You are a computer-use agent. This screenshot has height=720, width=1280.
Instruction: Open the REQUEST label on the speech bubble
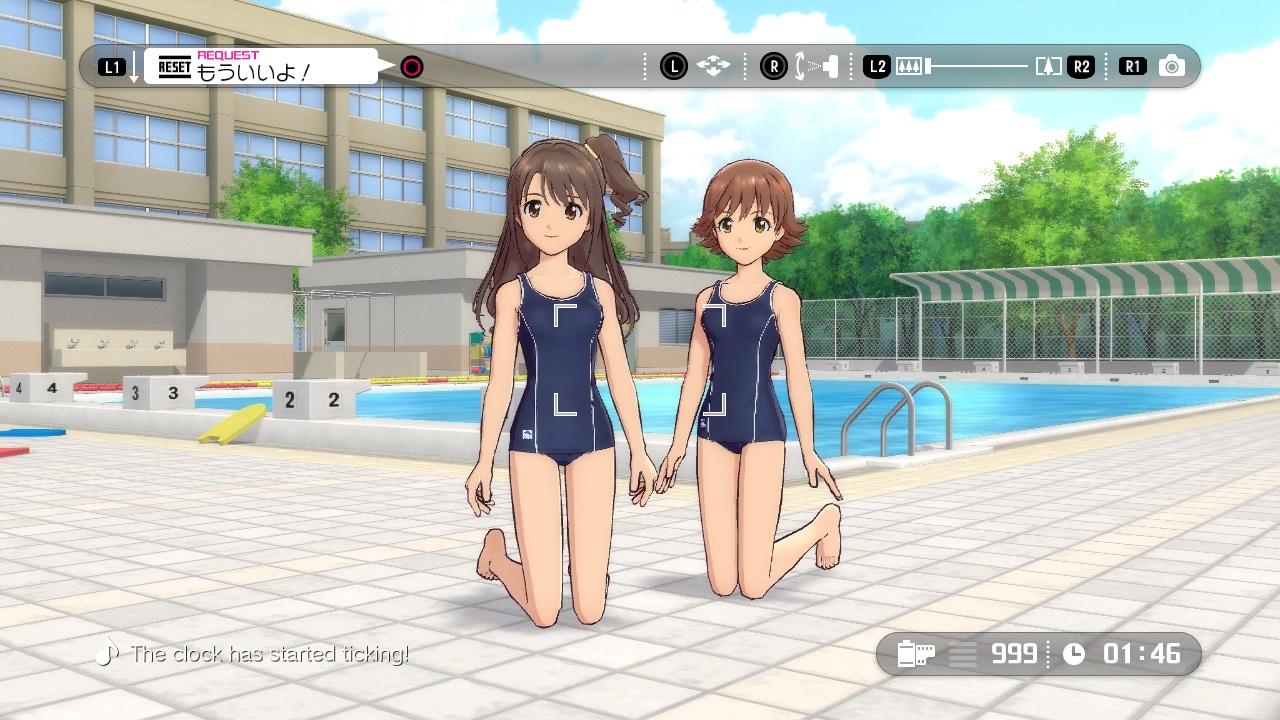pos(227,54)
